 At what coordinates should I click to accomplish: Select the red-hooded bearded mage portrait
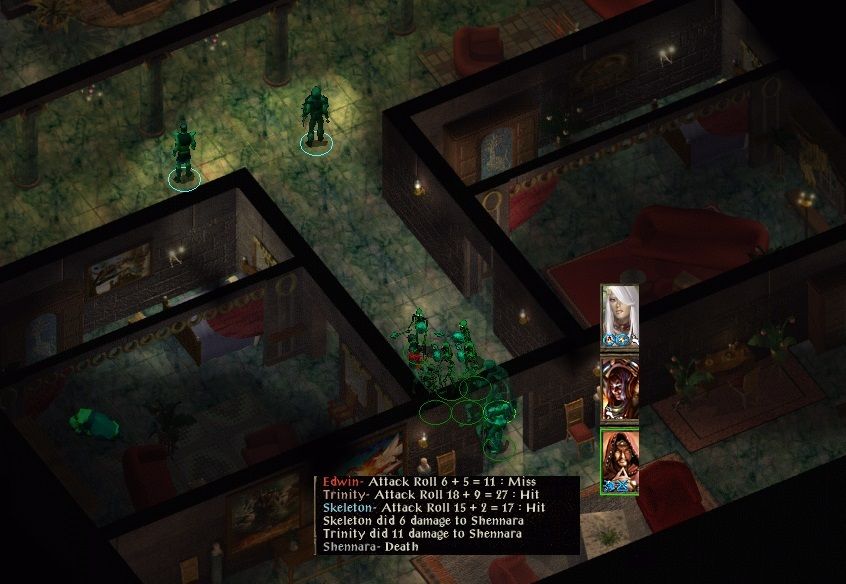point(619,460)
